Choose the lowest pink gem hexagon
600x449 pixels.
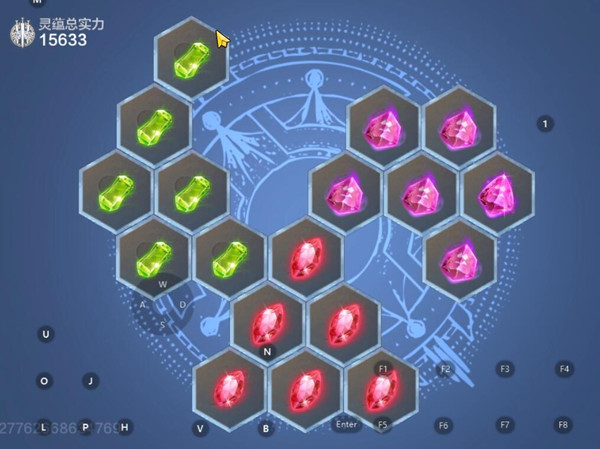(459, 260)
